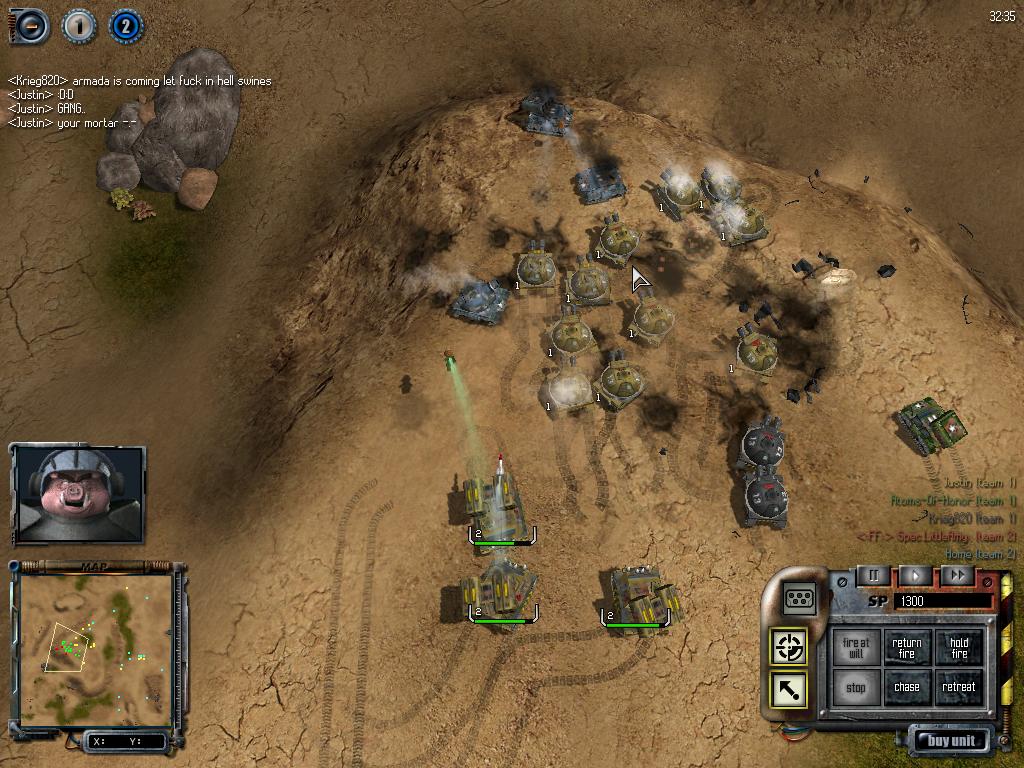Switch to control group 2 badge
Viewport: 1024px width, 768px height.
pos(125,25)
